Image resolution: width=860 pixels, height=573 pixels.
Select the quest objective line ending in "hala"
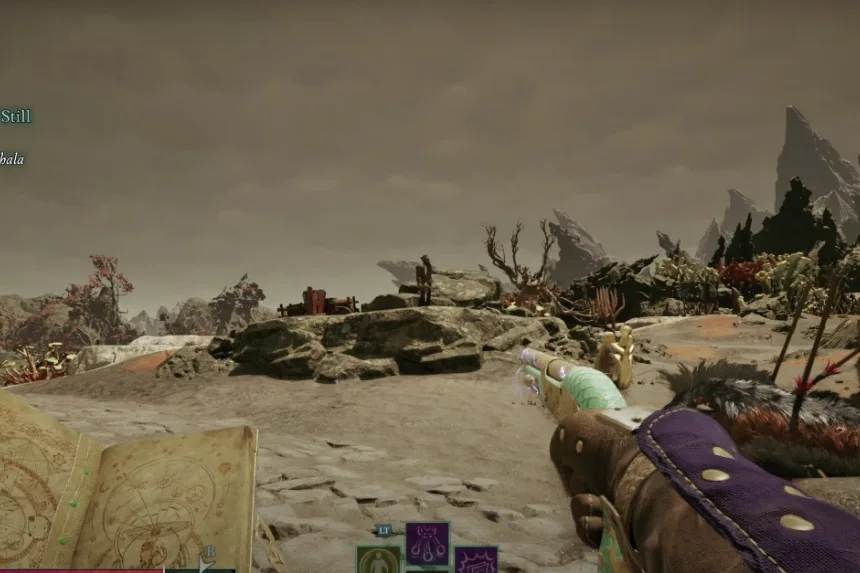click(12, 158)
